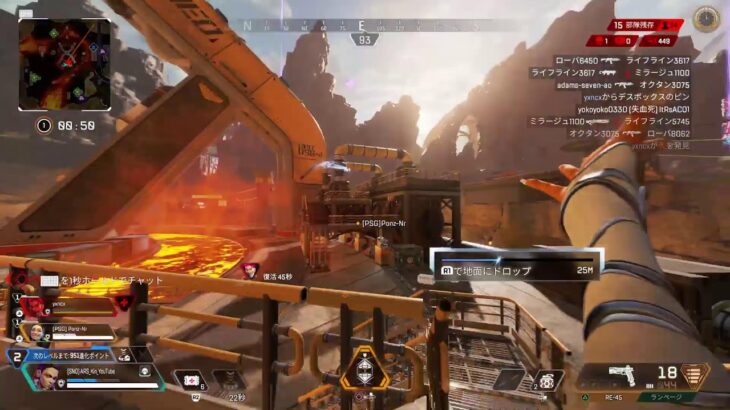Click the level 2 evo shield indicator

pos(18,355)
